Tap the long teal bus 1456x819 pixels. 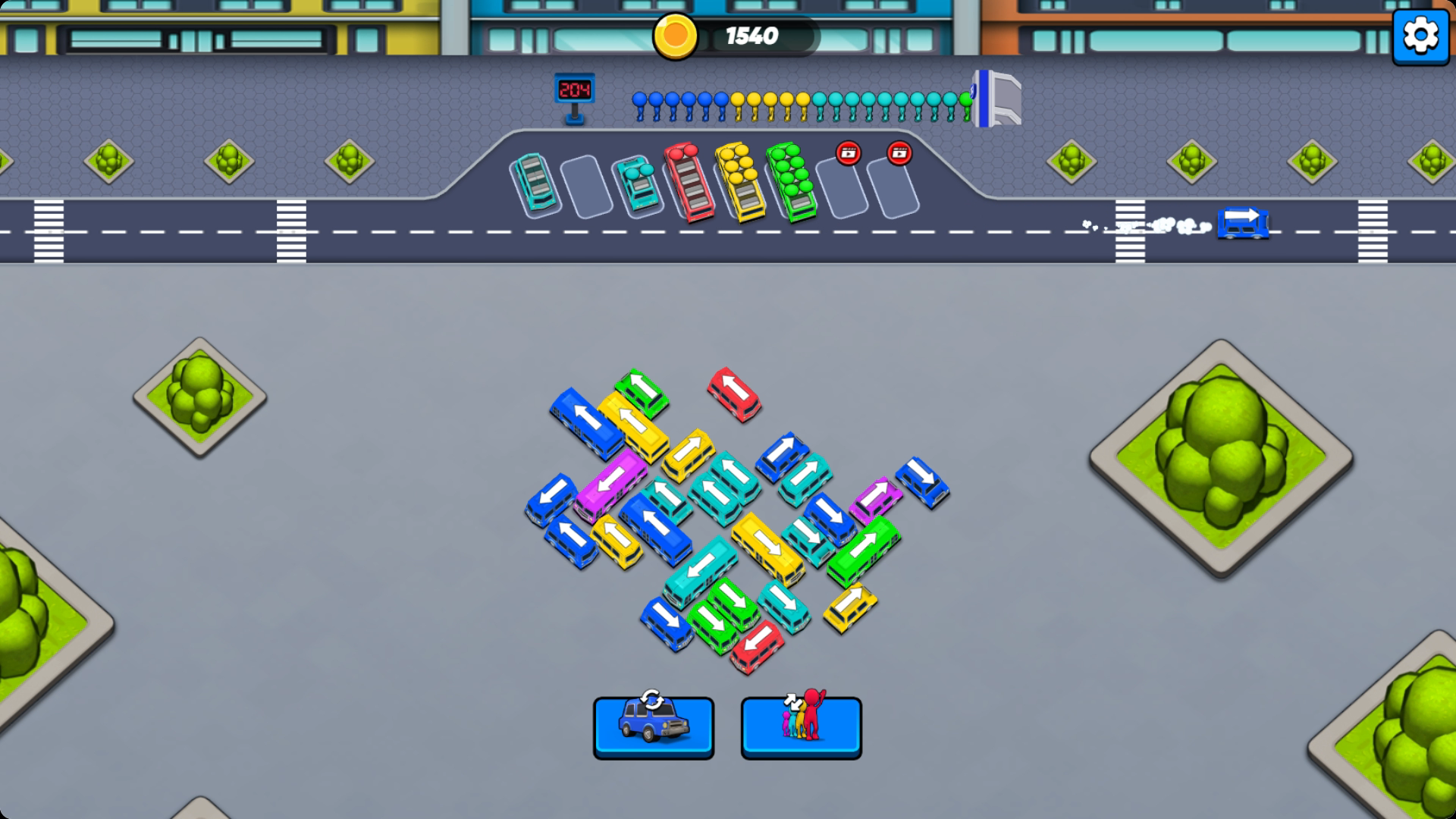[x=700, y=569]
